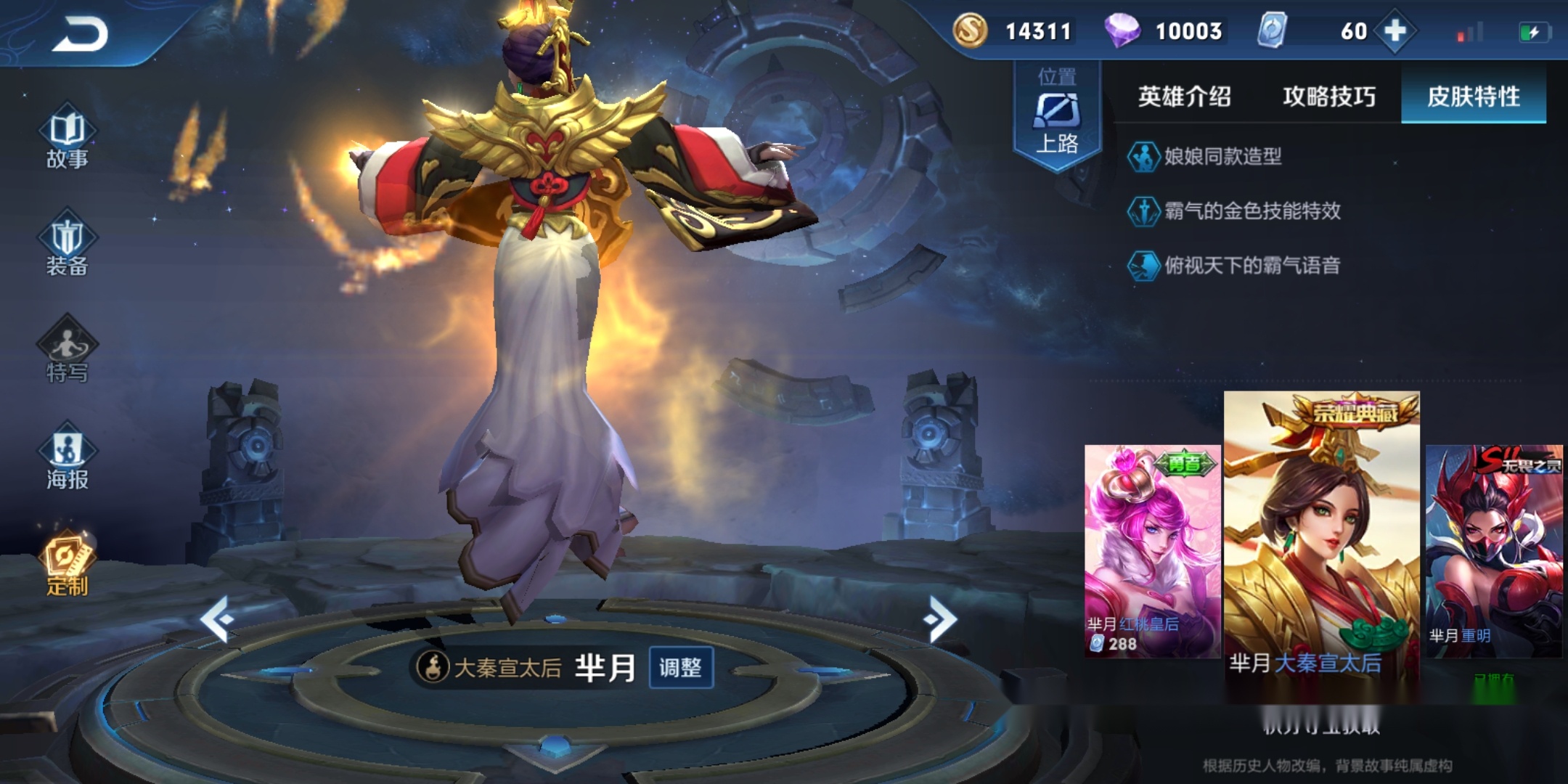View the 海报 poster
The image size is (1568, 784).
click(x=68, y=460)
